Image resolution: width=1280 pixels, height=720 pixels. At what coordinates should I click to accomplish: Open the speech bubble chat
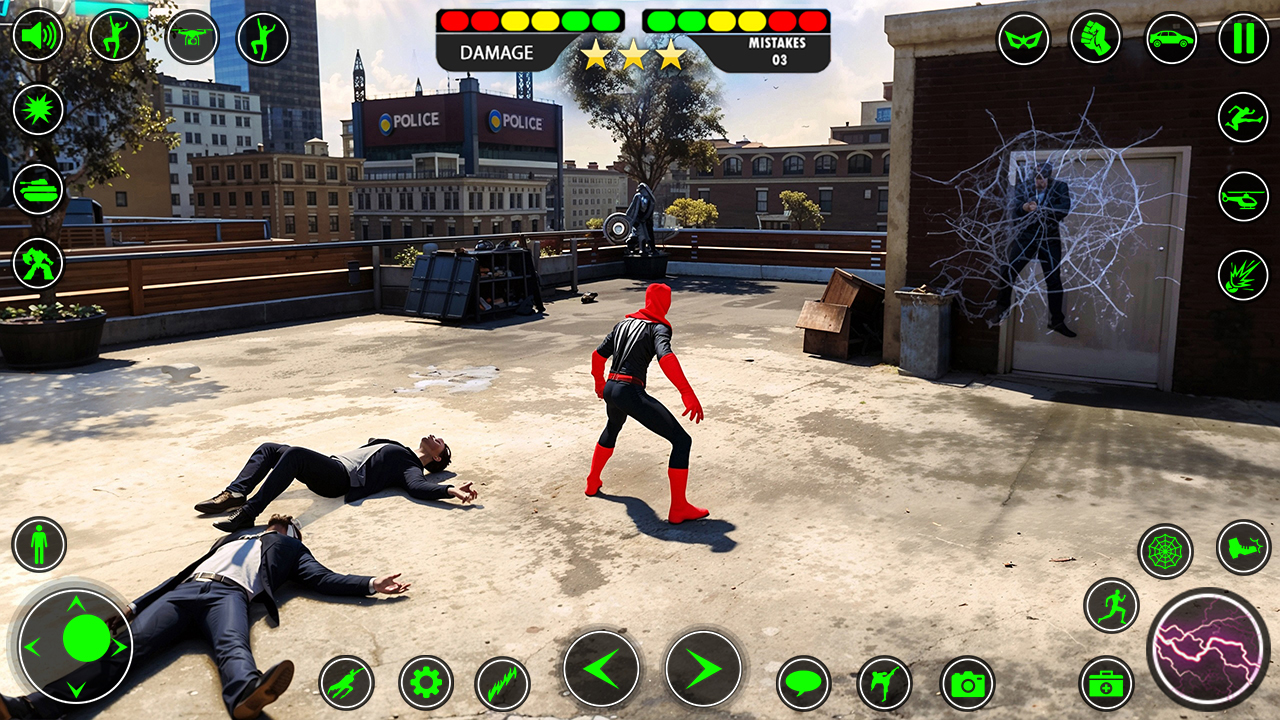(x=804, y=684)
